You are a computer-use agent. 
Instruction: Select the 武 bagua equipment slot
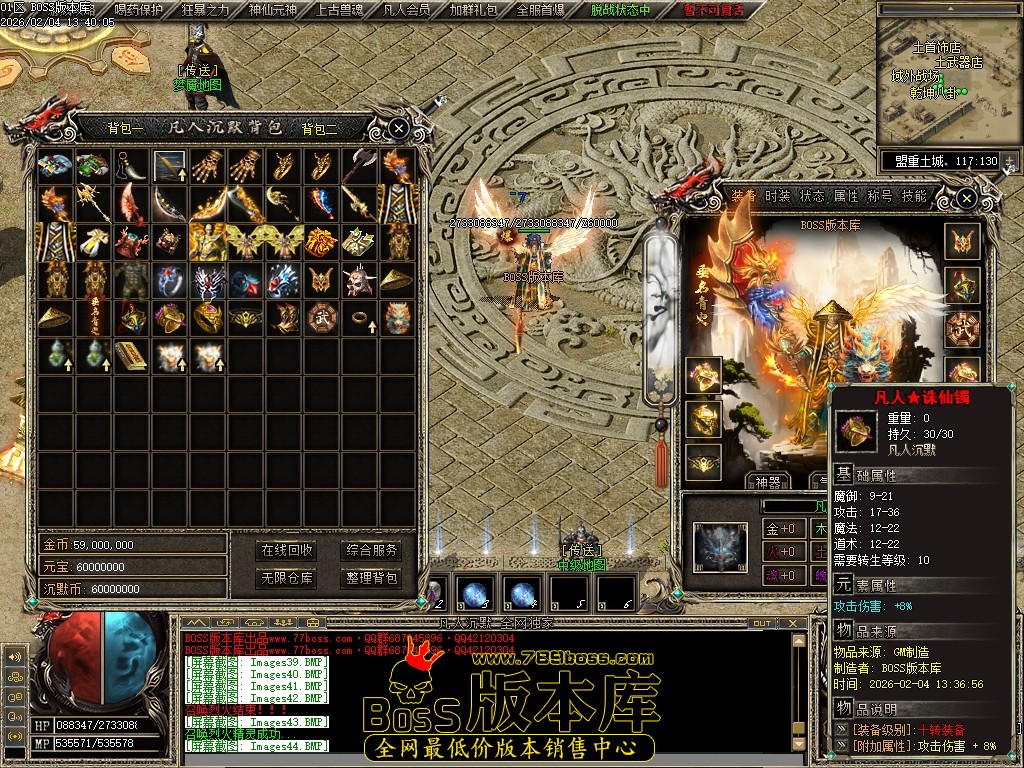pos(963,328)
